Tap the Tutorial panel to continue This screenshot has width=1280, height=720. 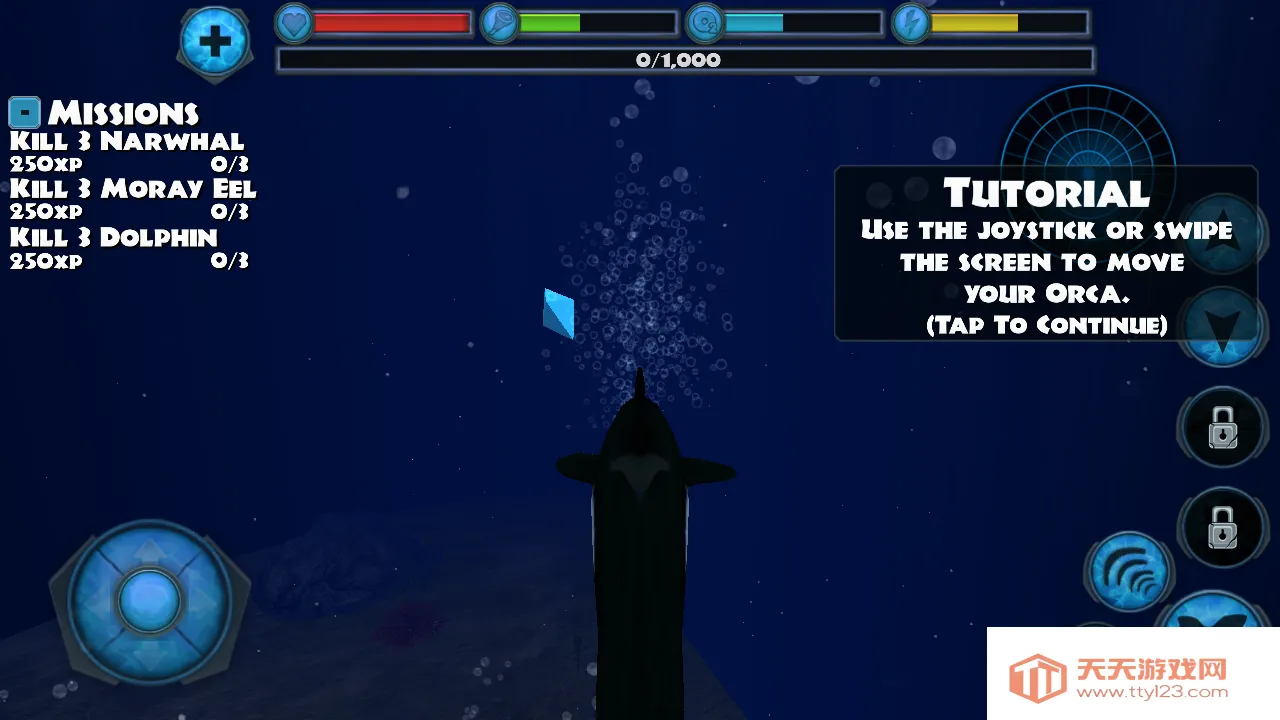point(1045,255)
